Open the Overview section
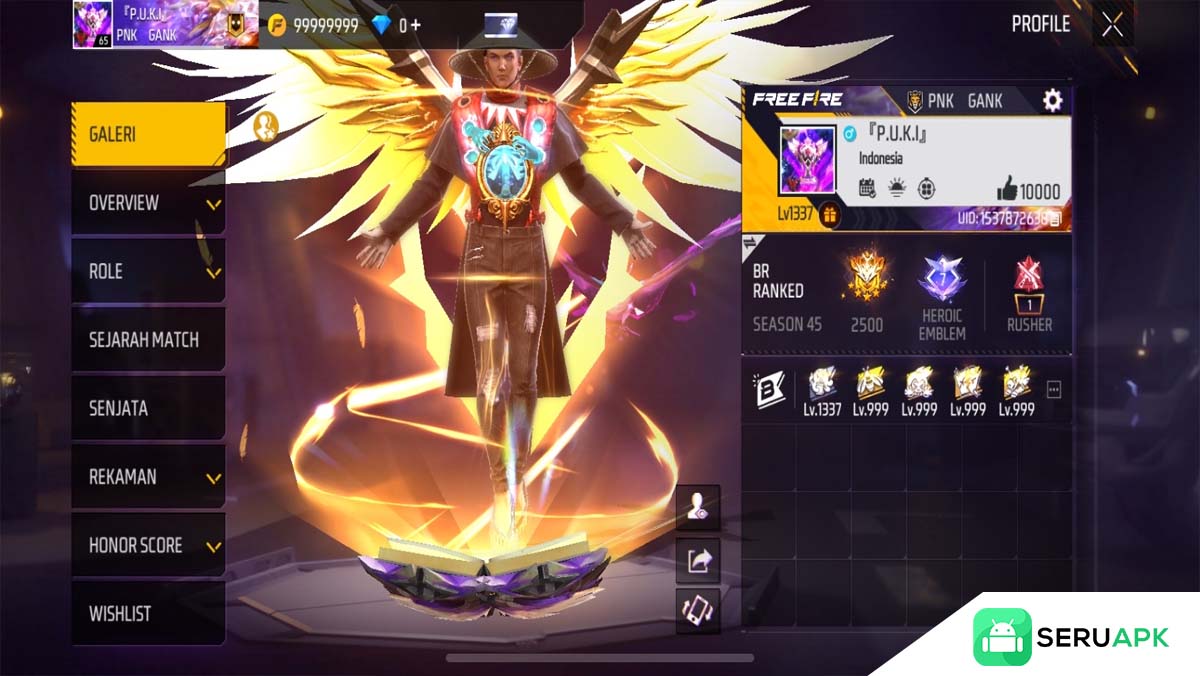 tap(148, 203)
